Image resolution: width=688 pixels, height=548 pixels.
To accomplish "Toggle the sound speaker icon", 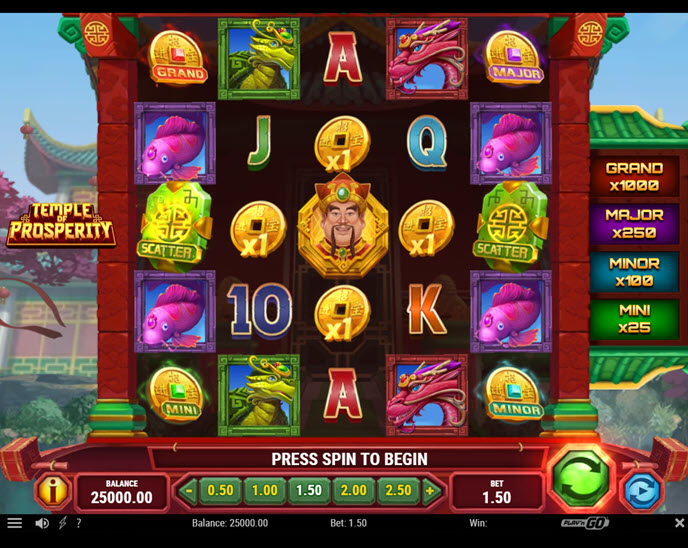I will (42, 523).
